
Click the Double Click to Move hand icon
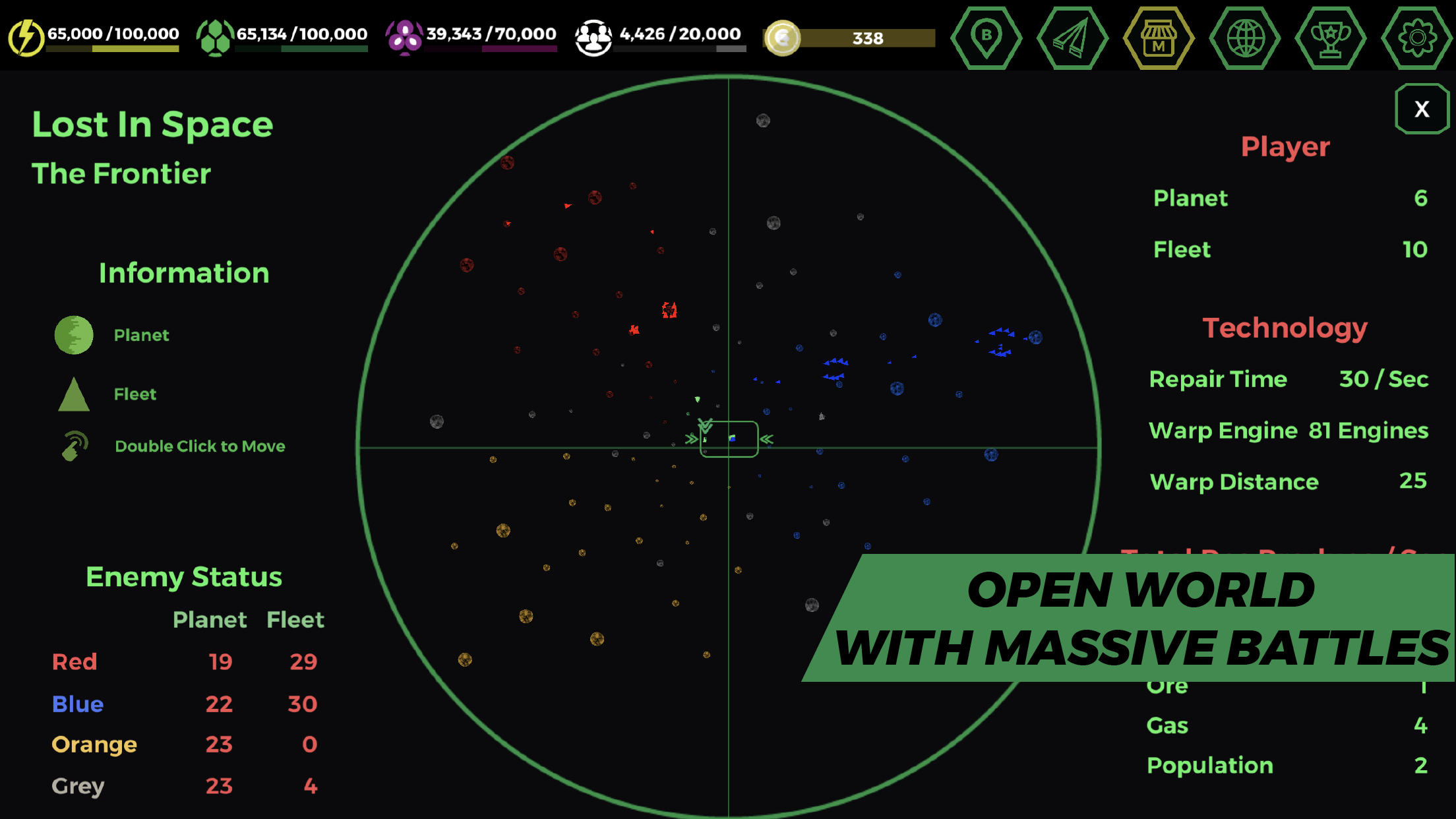[75, 445]
